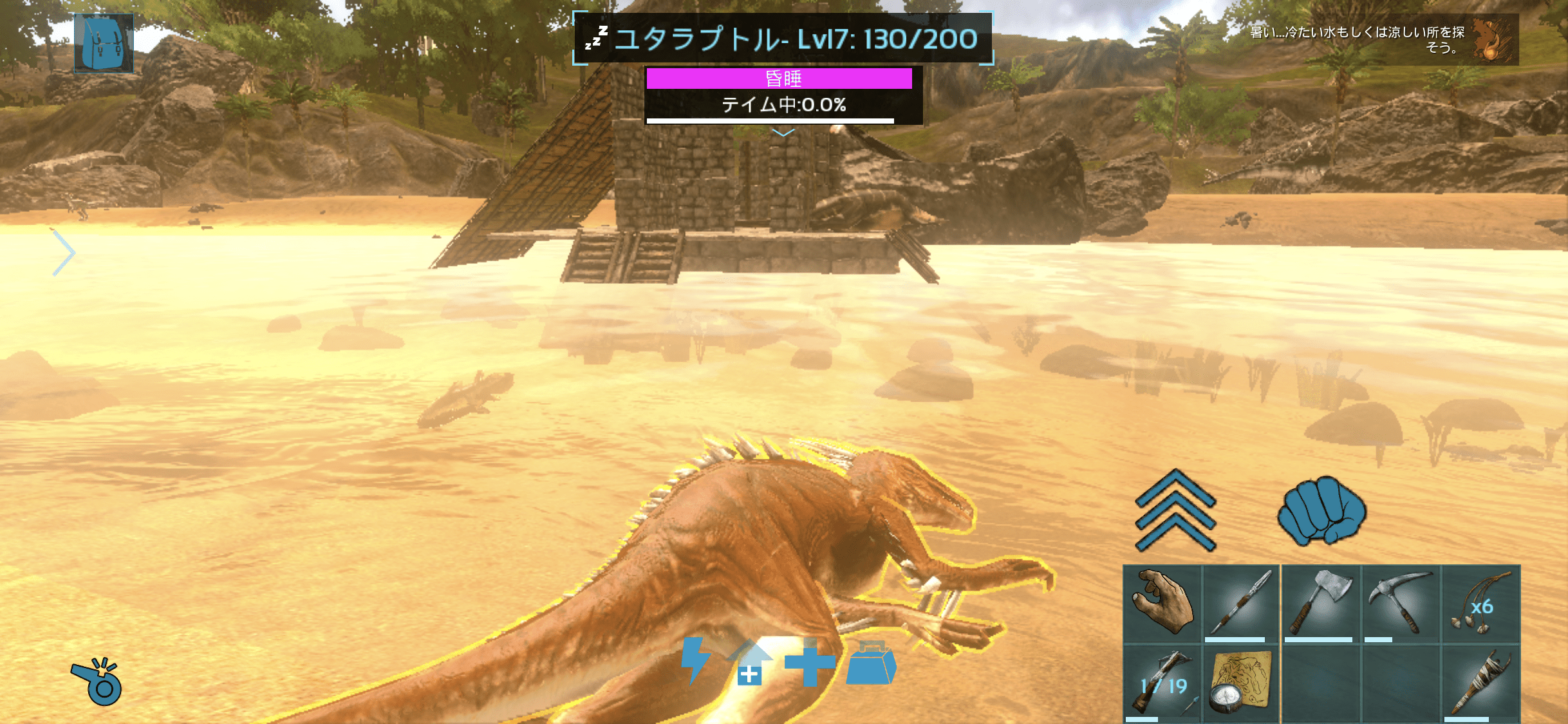Viewport: 1568px width, 724px height.
Task: Select the bare hand hotbar slot
Action: 1162,604
